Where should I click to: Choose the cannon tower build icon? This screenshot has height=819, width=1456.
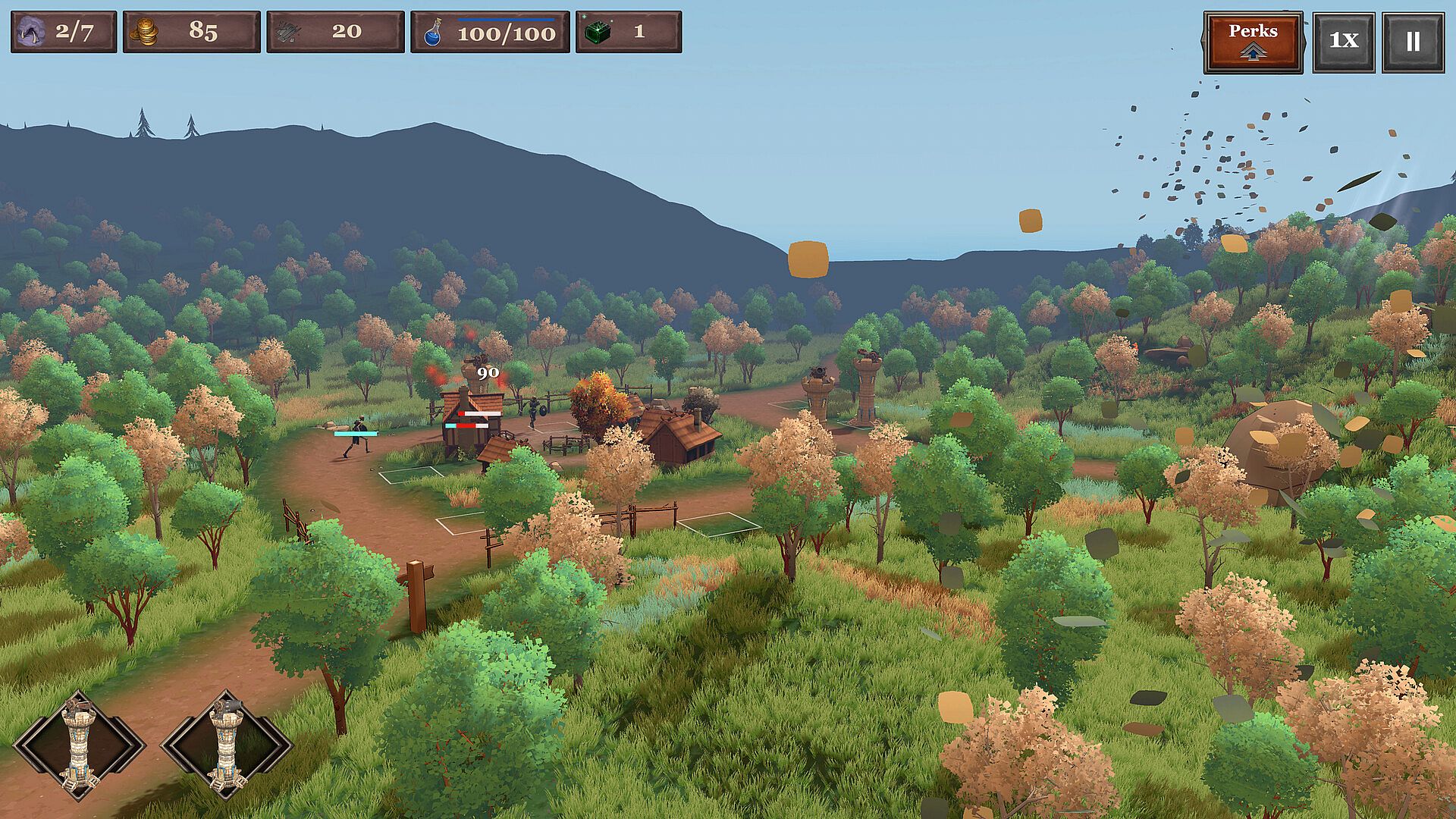point(227,745)
